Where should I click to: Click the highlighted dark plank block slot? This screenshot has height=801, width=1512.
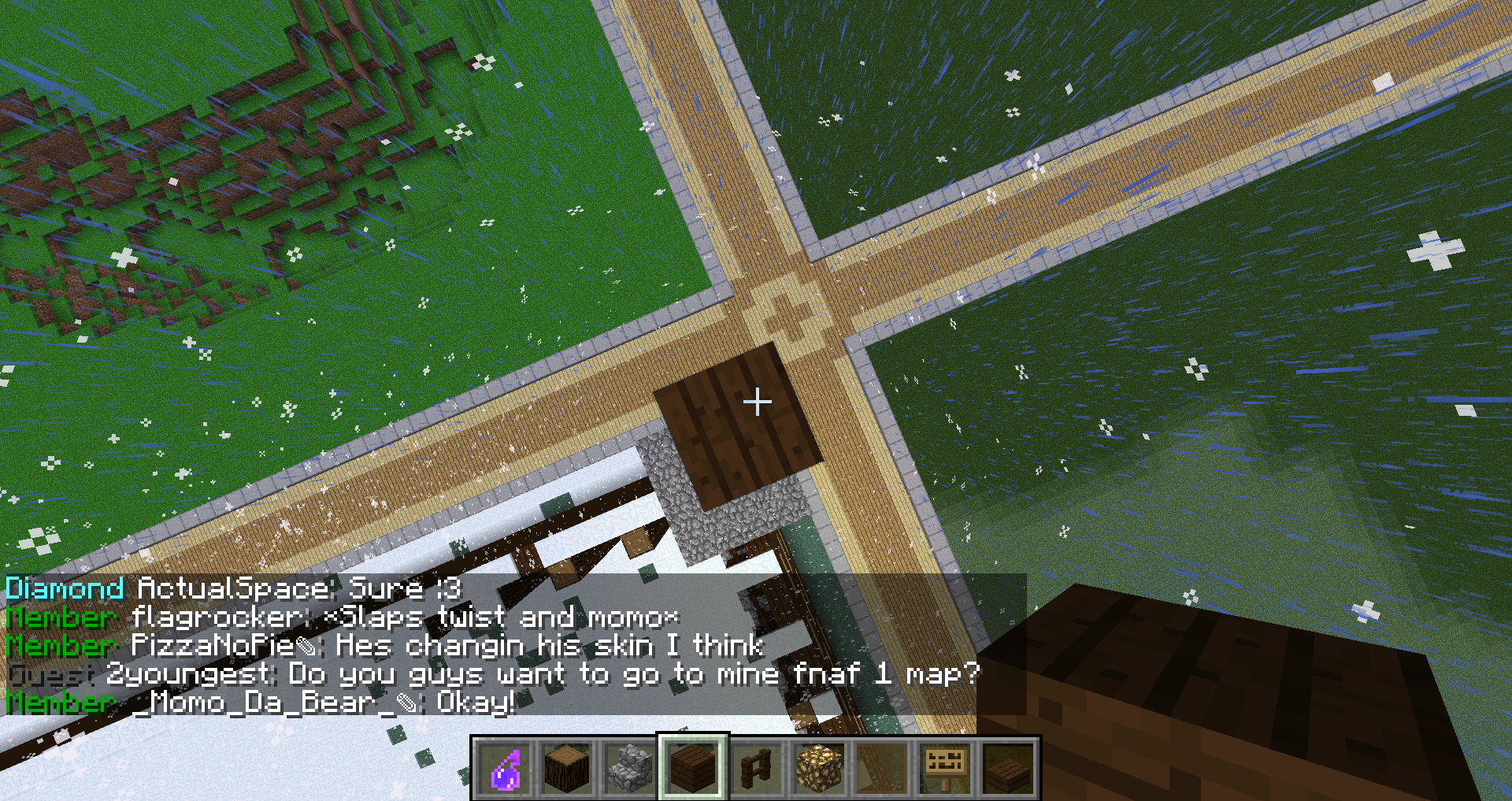[x=693, y=768]
